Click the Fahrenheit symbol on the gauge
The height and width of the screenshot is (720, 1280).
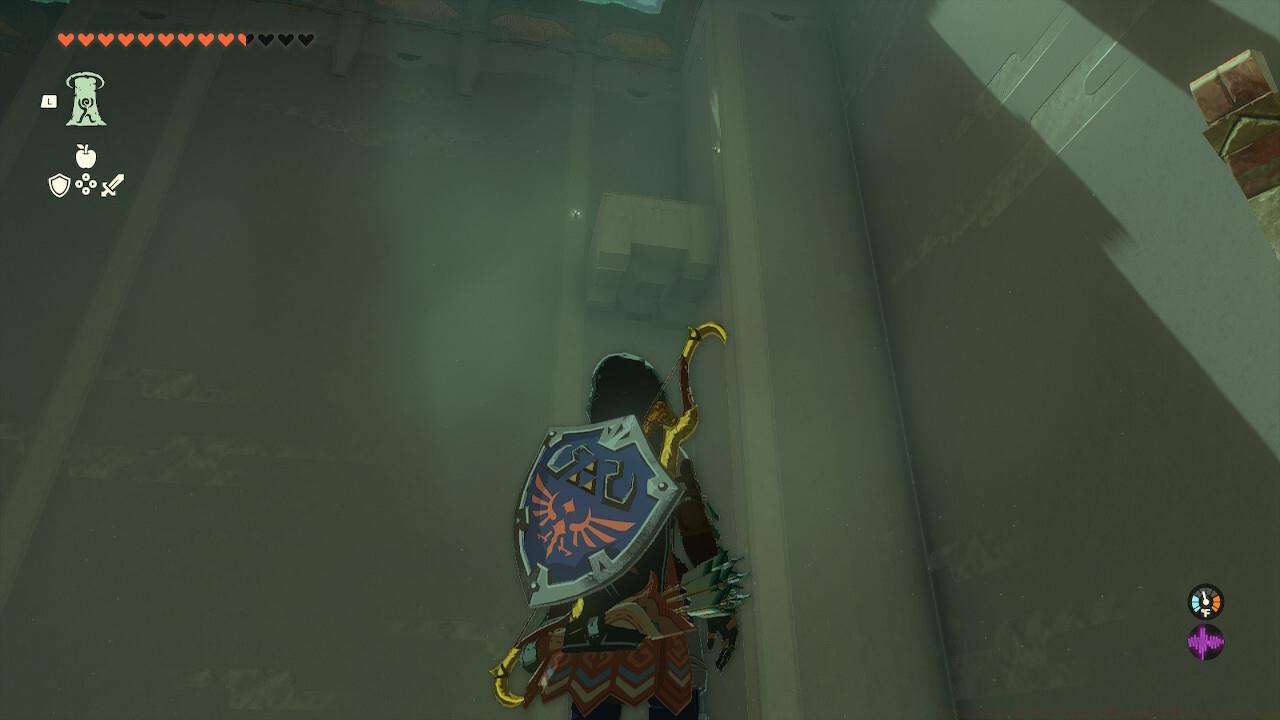click(x=1206, y=612)
